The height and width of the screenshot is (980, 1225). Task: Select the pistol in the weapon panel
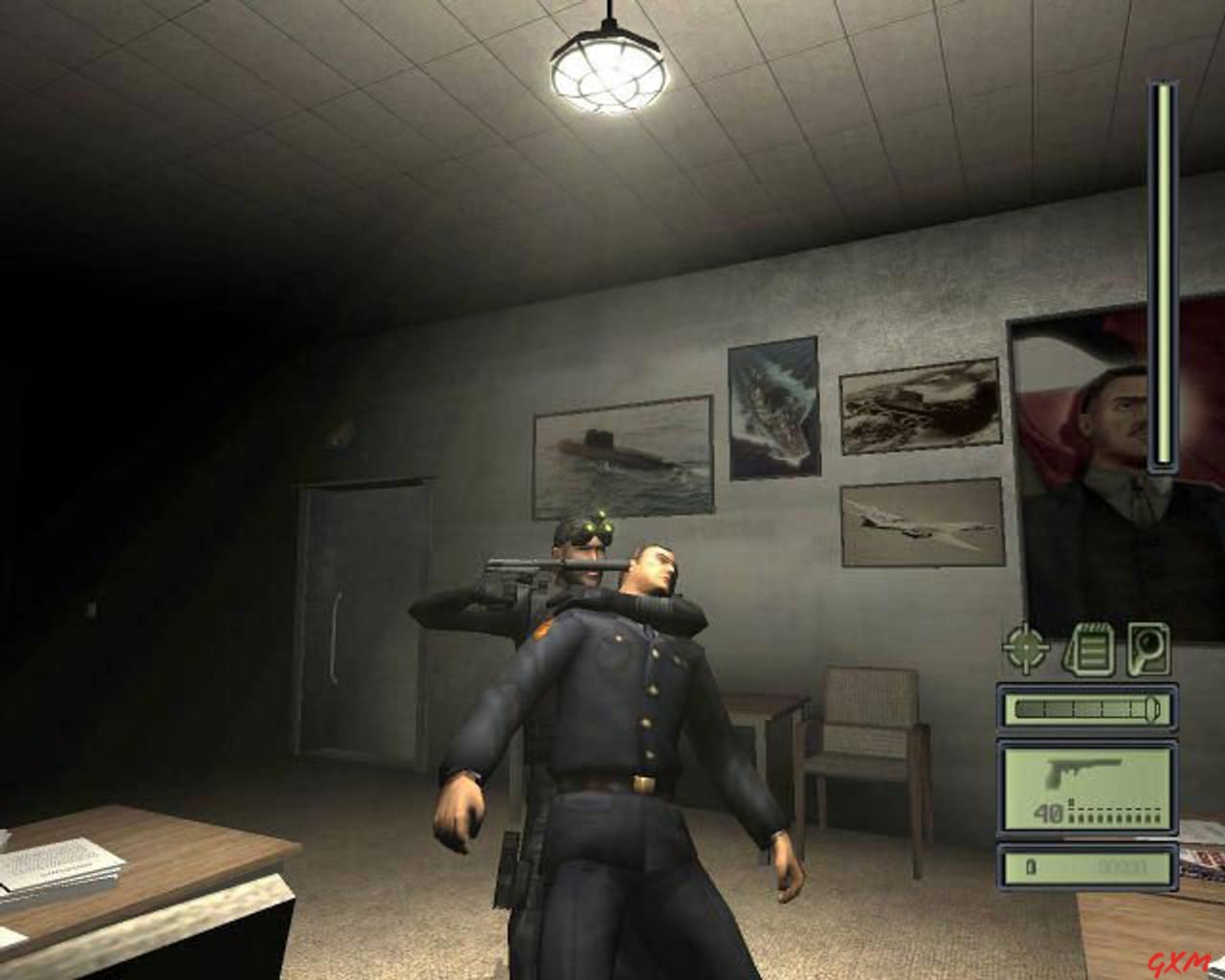1081,770
